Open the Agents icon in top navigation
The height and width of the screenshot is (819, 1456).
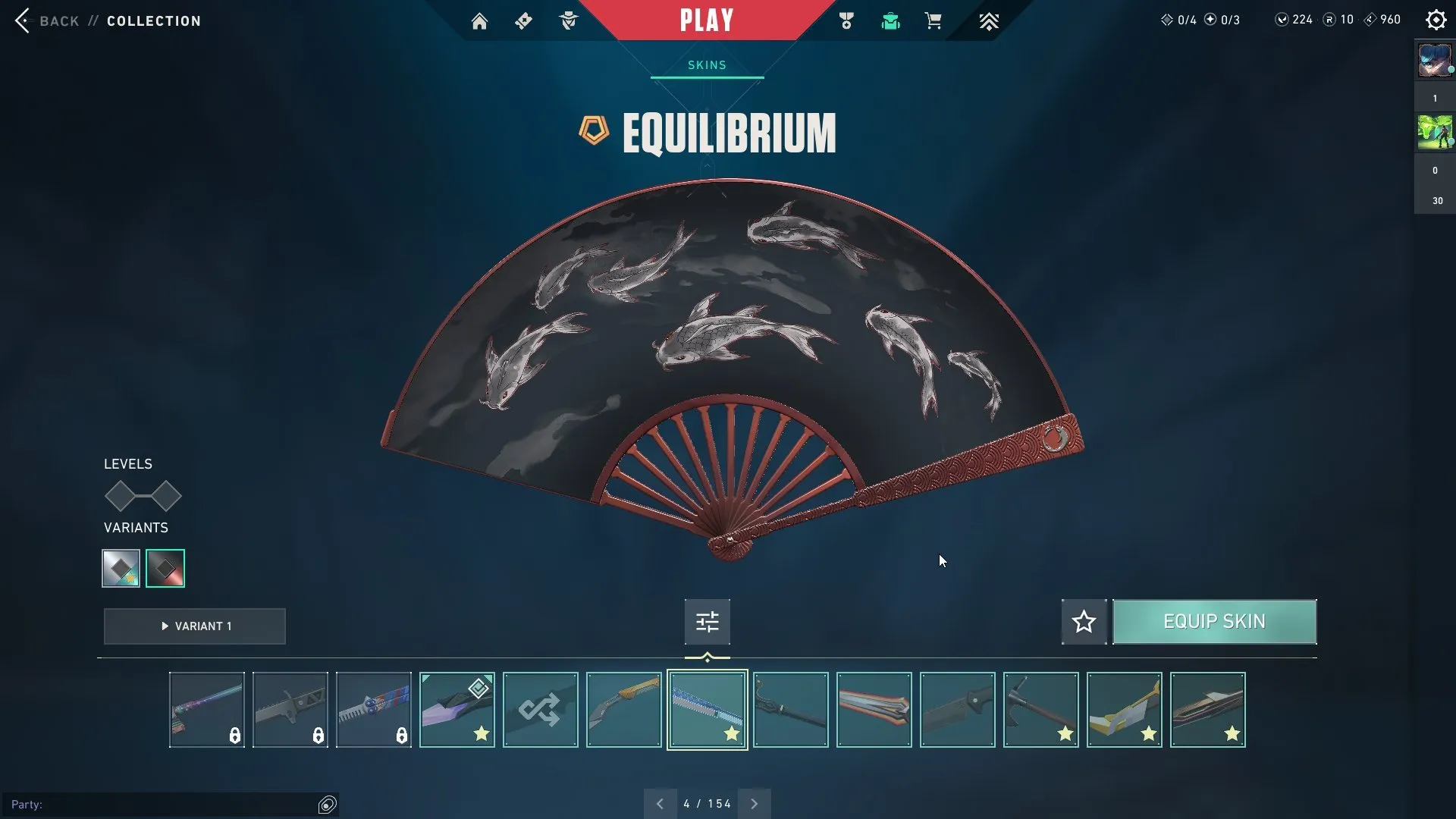(x=570, y=20)
